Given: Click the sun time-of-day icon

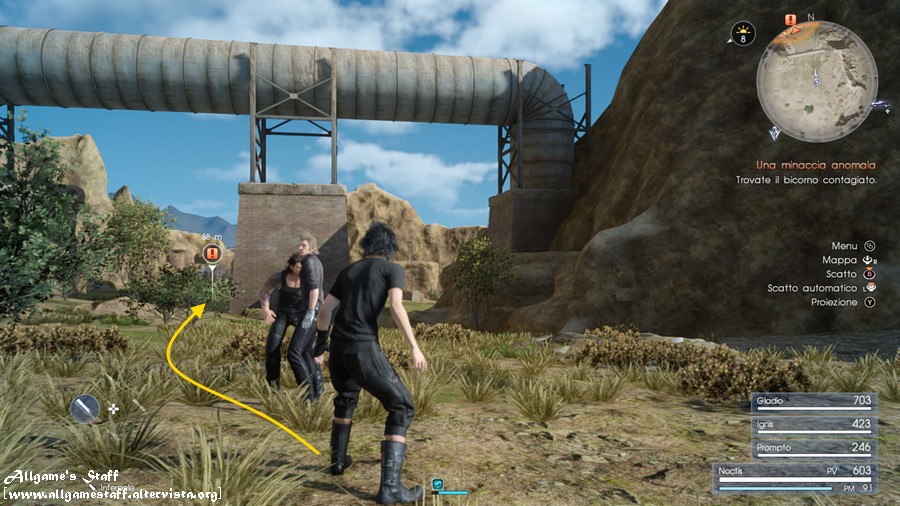Looking at the screenshot, I should point(743,34).
